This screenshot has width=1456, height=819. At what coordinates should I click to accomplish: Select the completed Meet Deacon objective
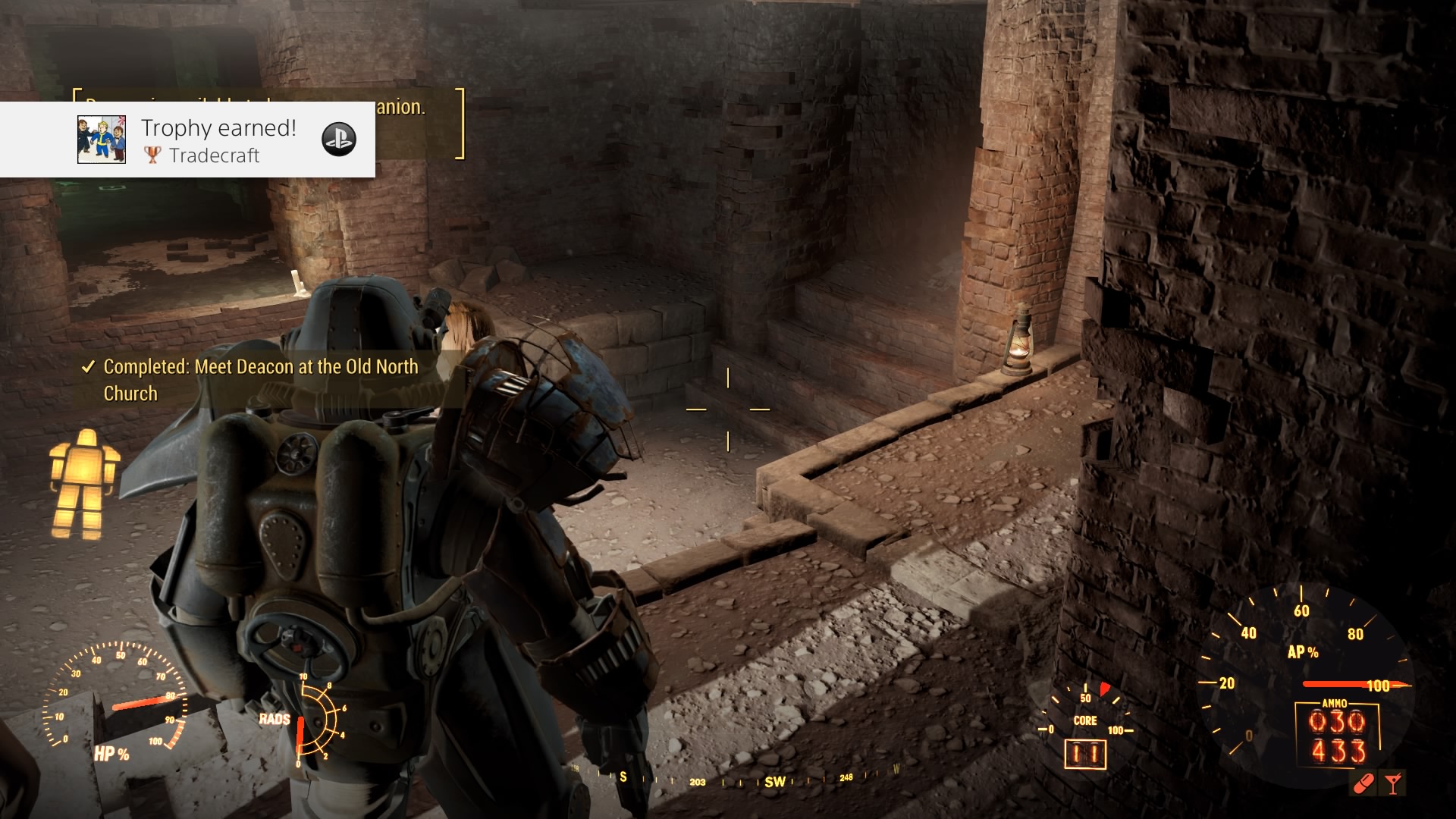coord(260,380)
